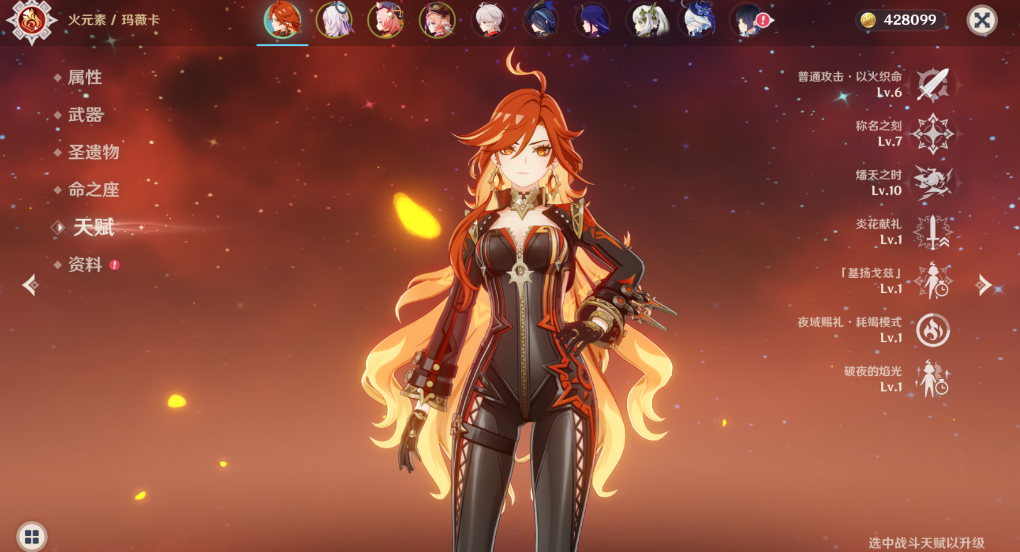View the 炎花献礼 passive talent icon
Screen dimensions: 1020x552
(x=933, y=232)
